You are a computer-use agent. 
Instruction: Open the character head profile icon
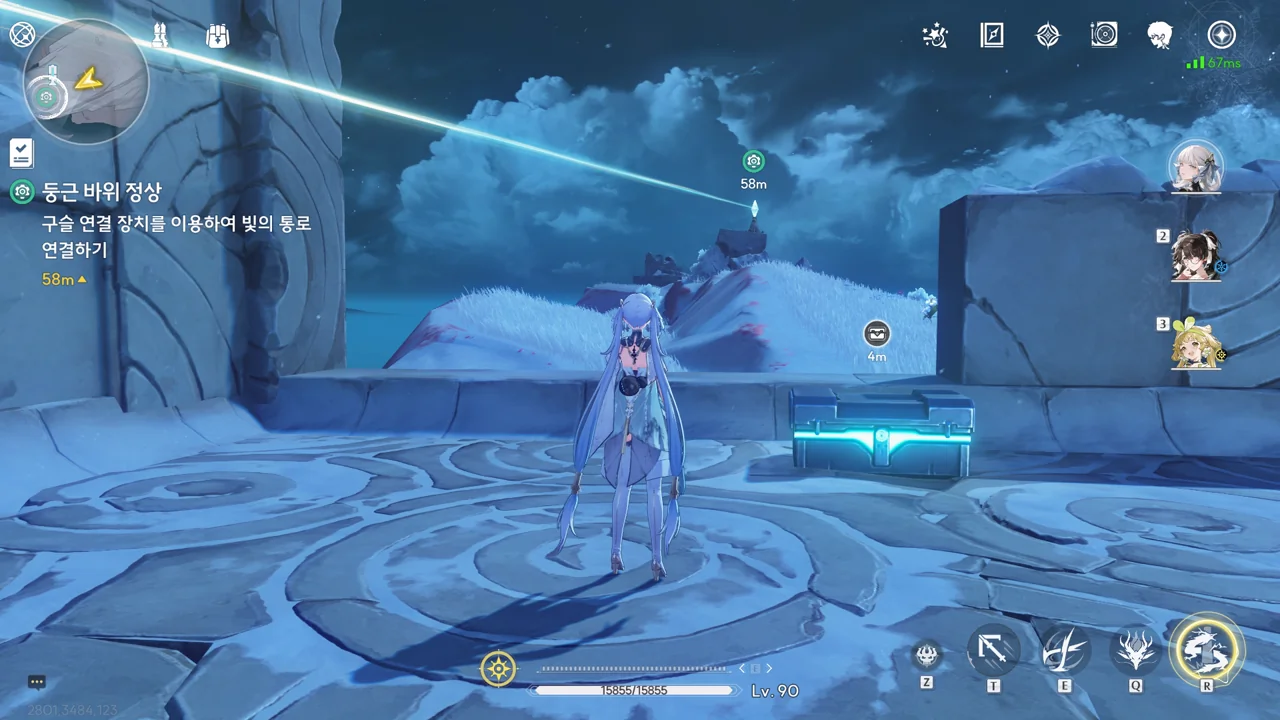click(x=1160, y=36)
